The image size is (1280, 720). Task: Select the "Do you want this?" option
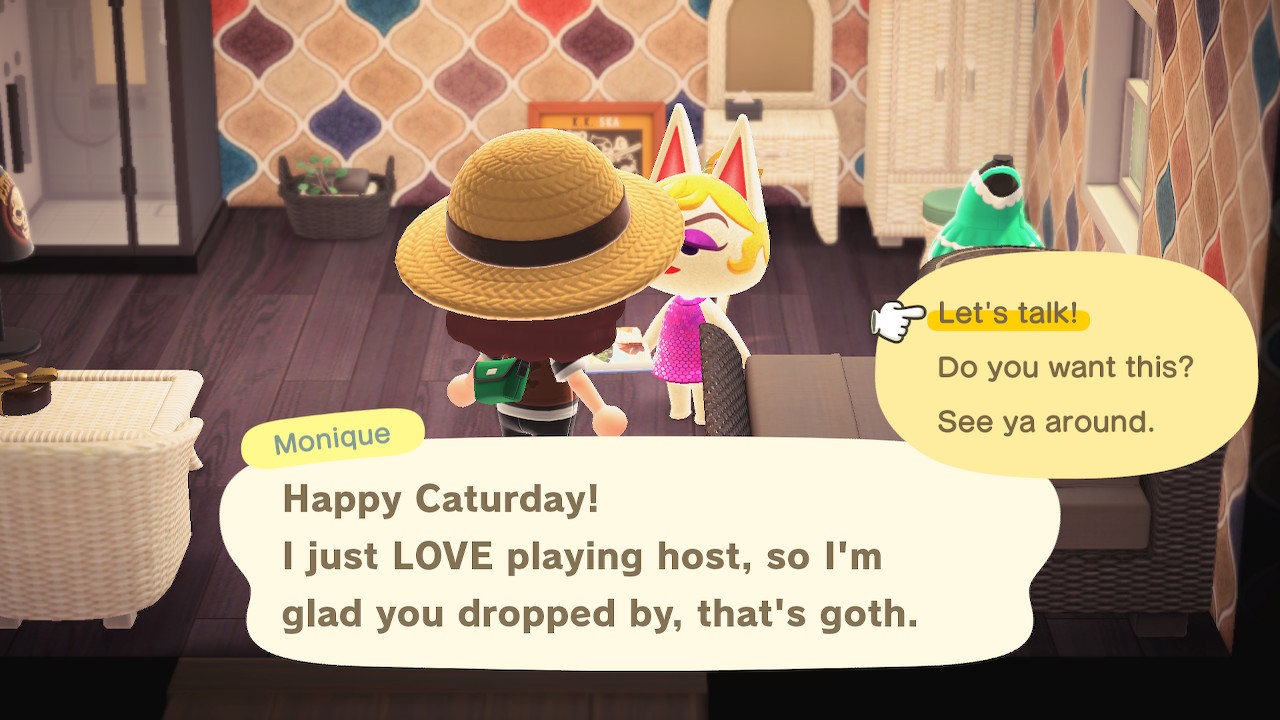[x=1065, y=368]
